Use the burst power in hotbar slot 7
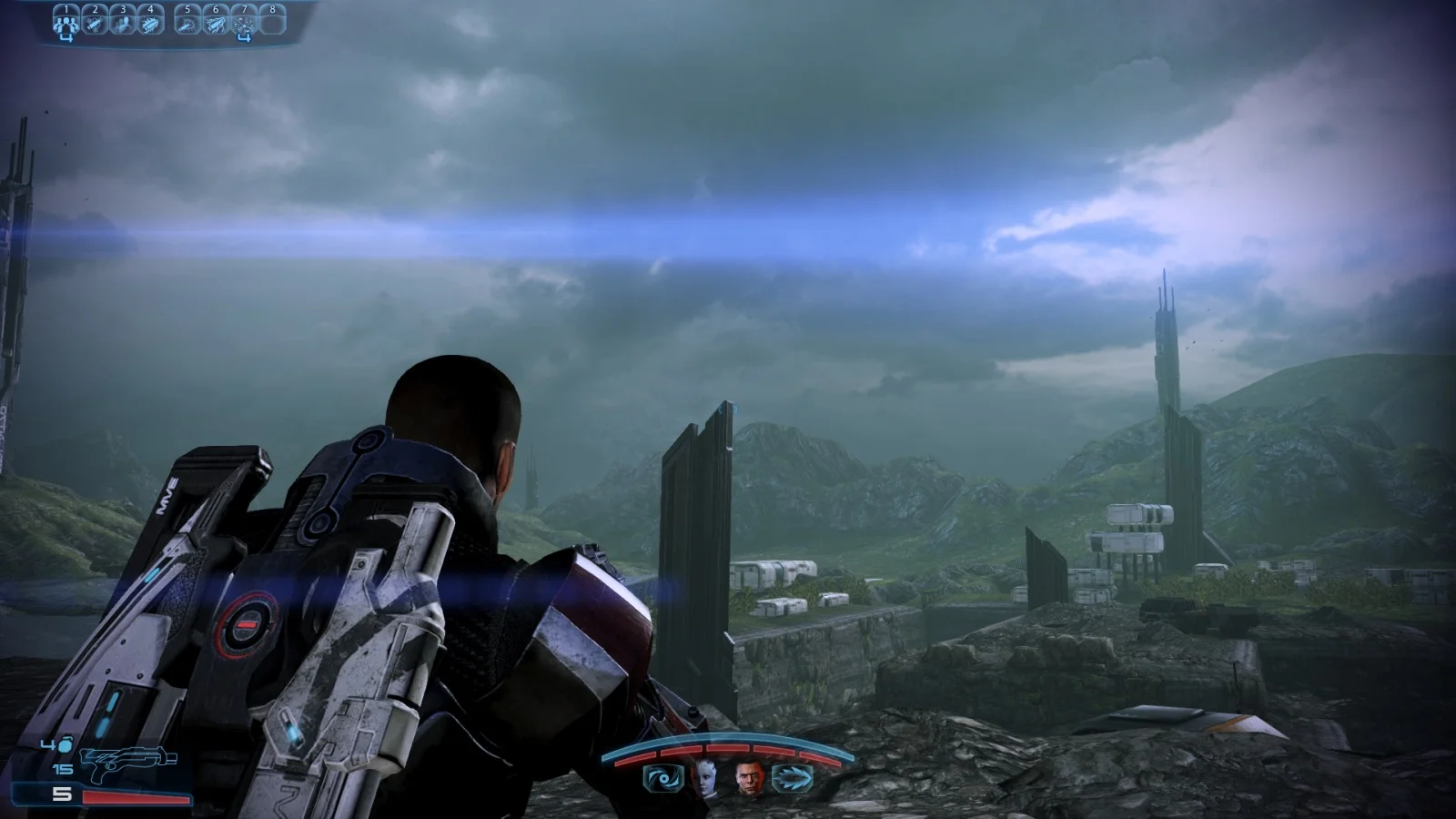The width and height of the screenshot is (1456, 819). click(x=244, y=22)
